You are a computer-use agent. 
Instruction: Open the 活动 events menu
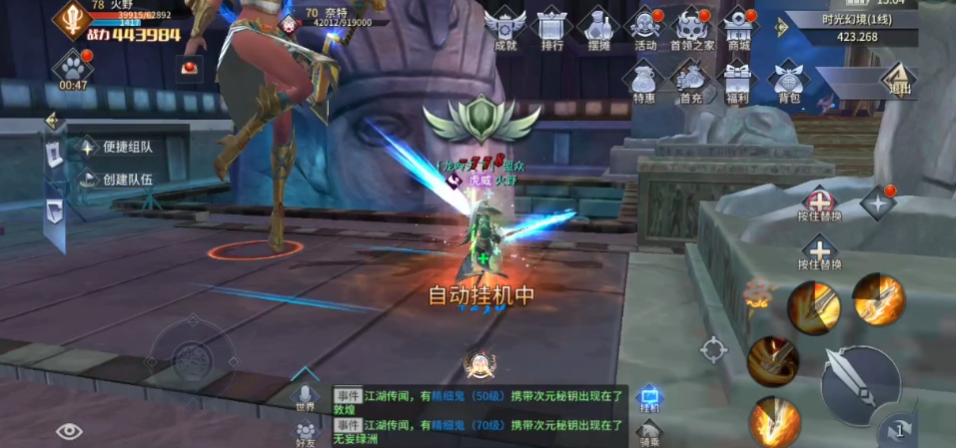coord(645,27)
